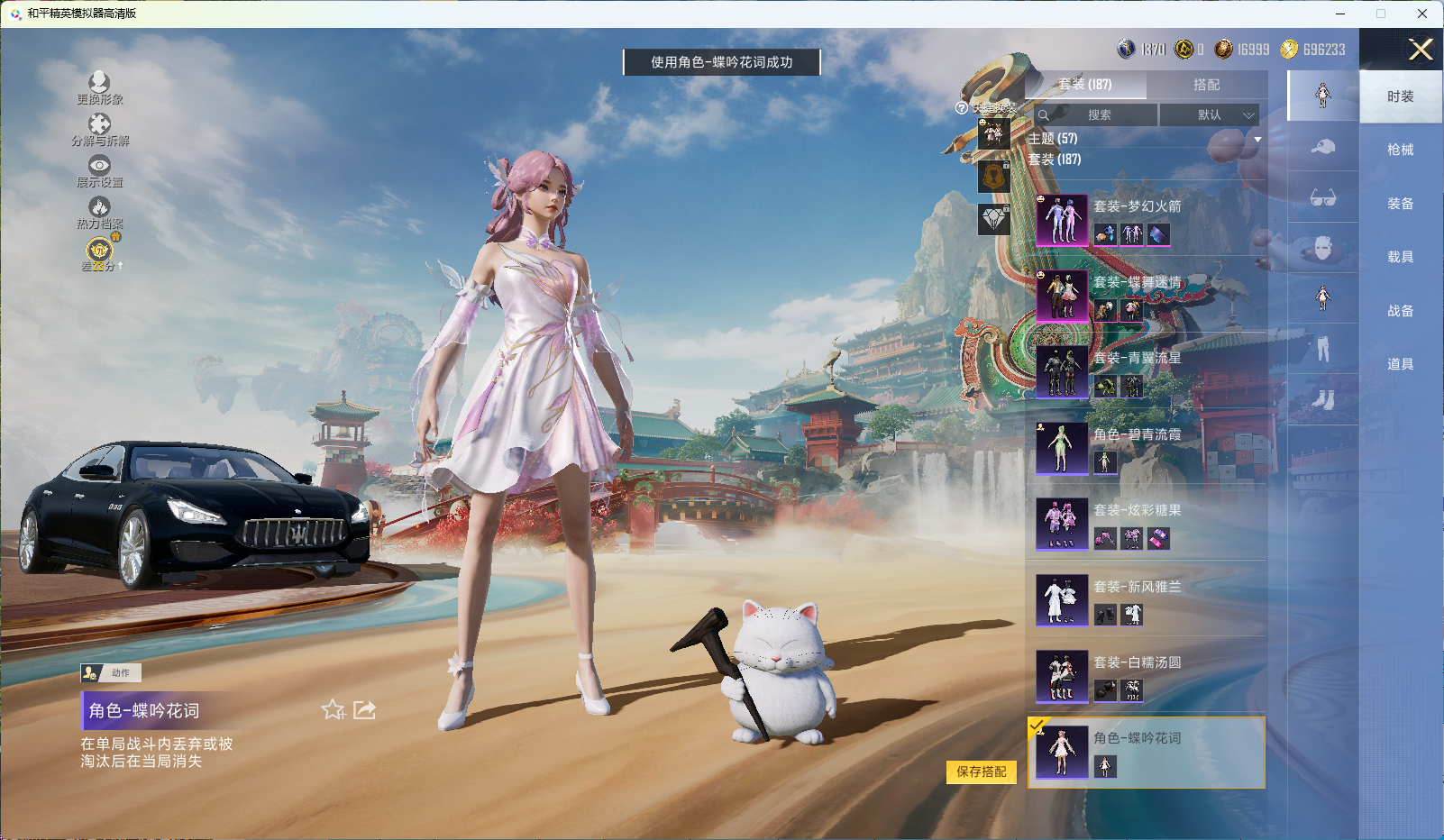
Task: Switch to the 搭配 tab
Action: 1206,85
